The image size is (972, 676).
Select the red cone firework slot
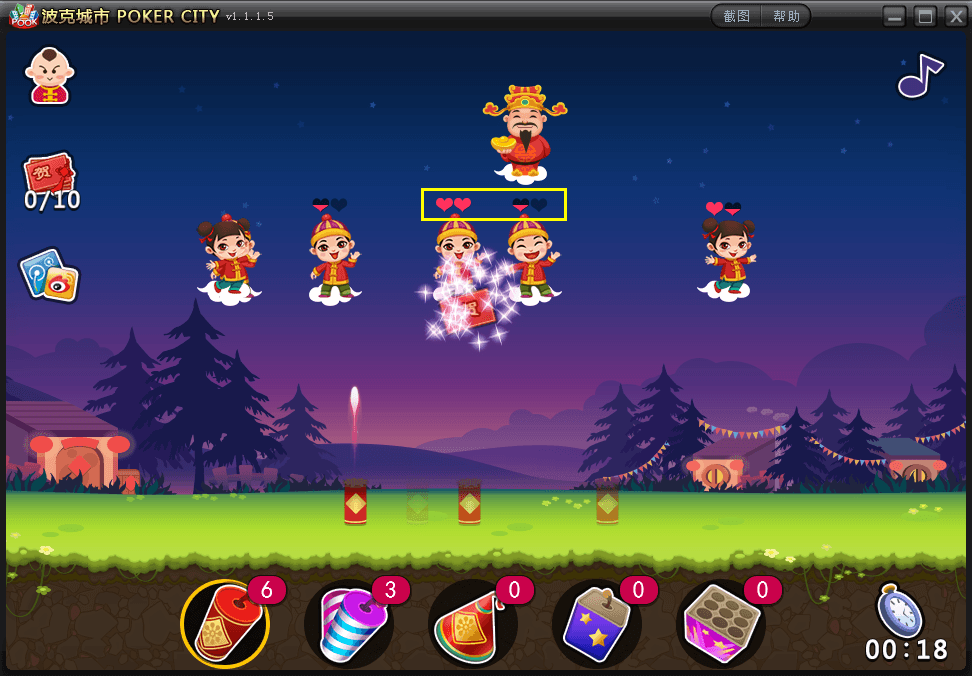click(472, 624)
